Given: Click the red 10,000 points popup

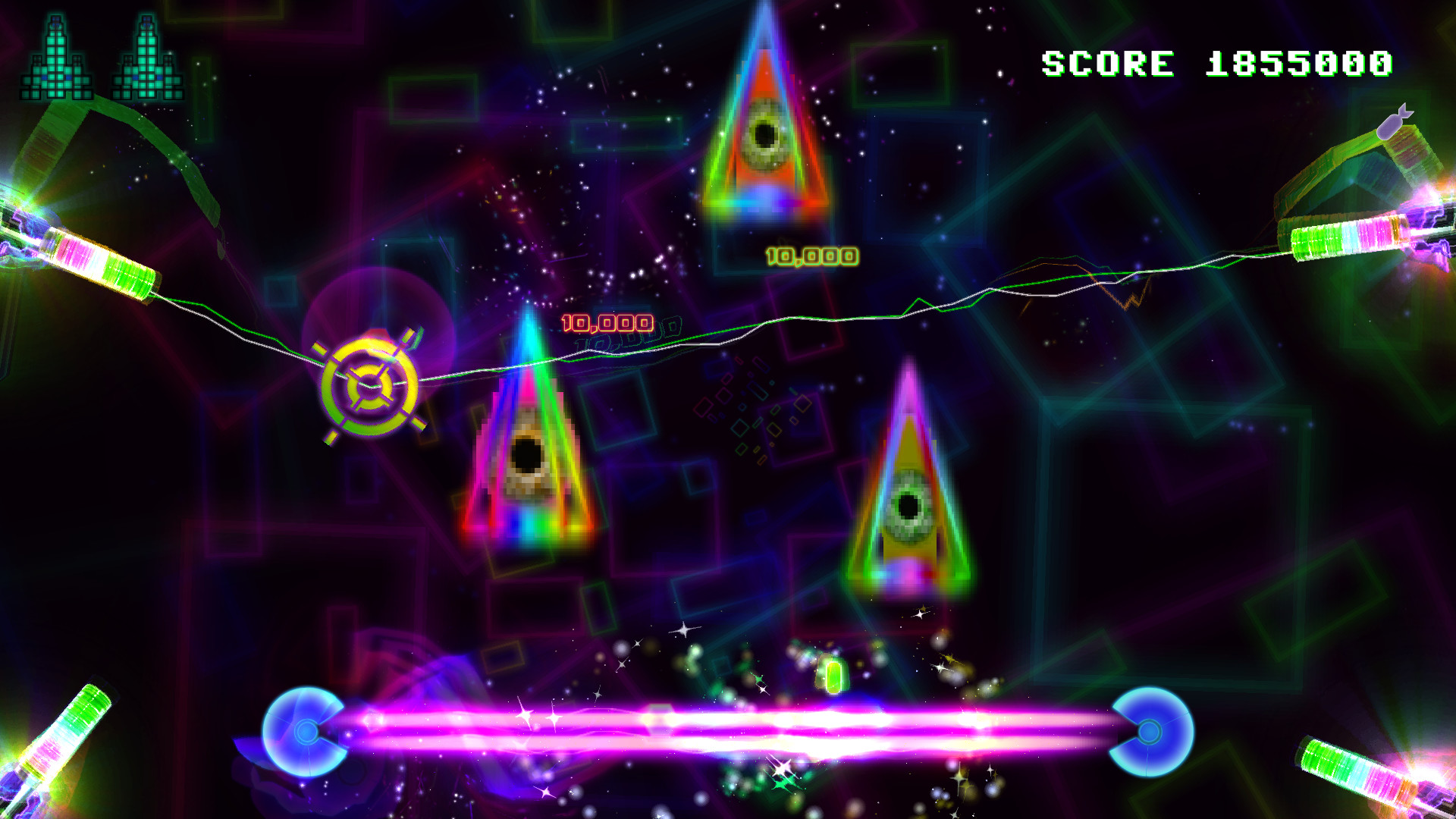Looking at the screenshot, I should (607, 322).
